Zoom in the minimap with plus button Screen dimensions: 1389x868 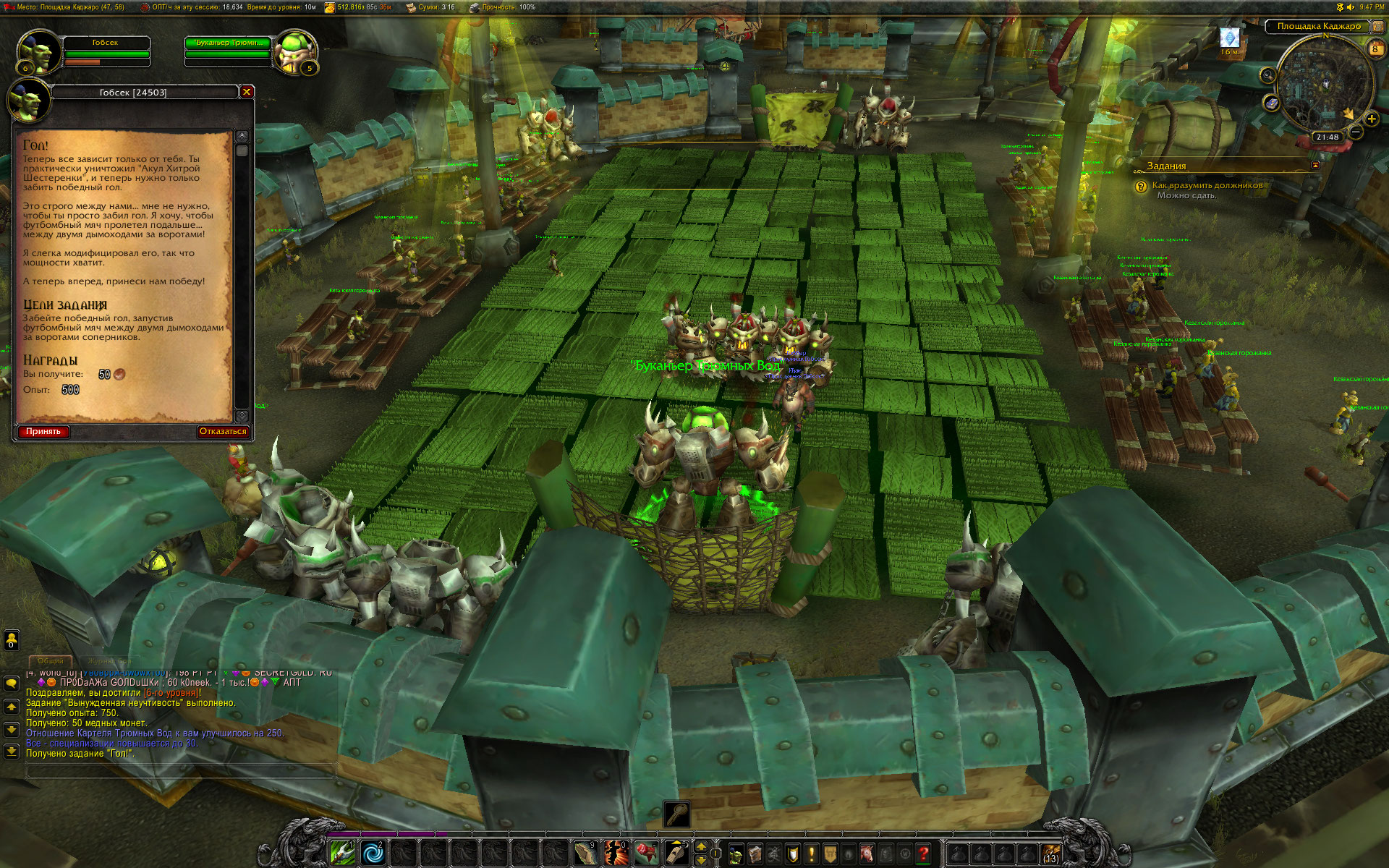pyautogui.click(x=1371, y=119)
